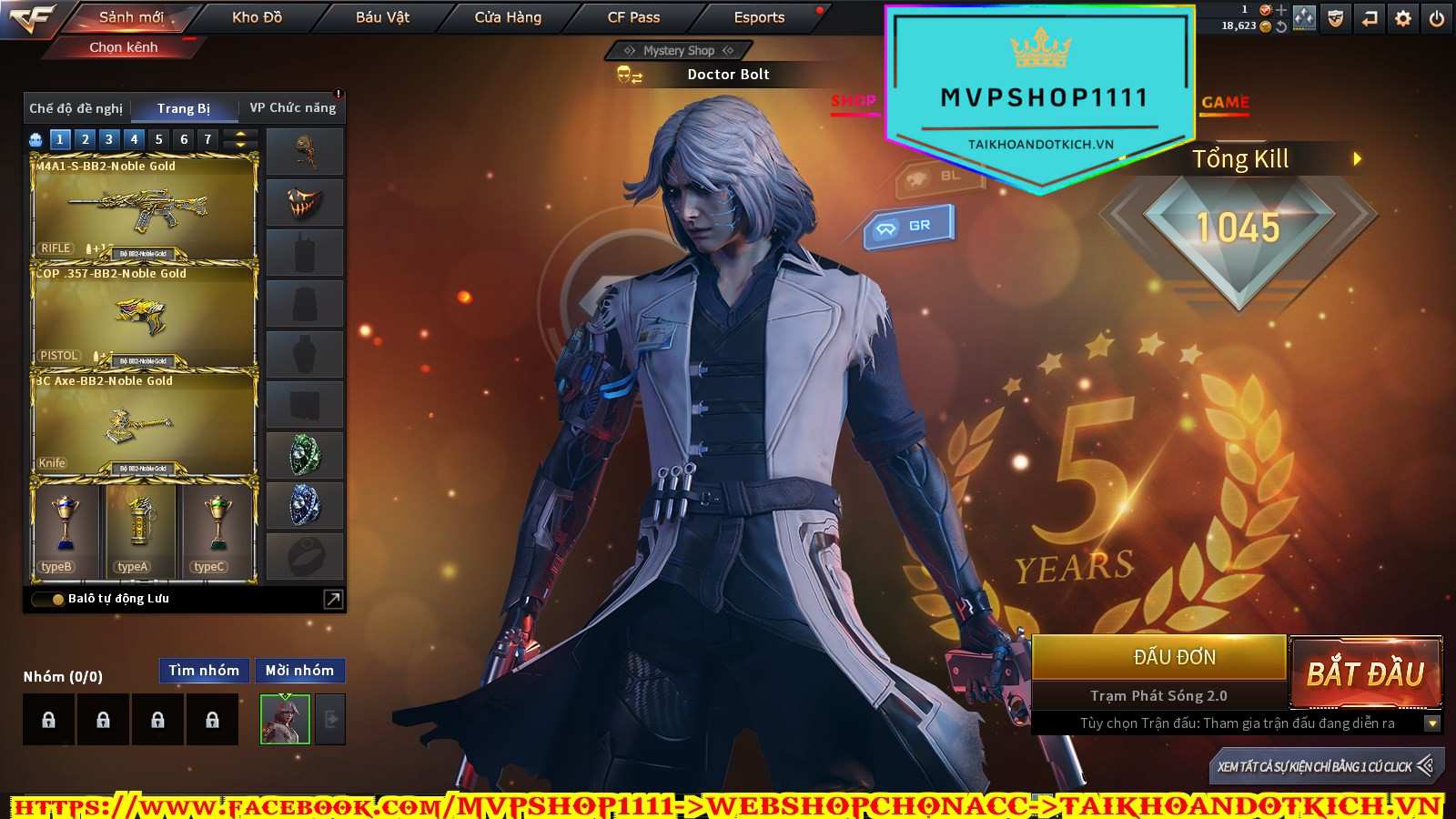The image size is (1456, 819).
Task: Start the match with BẮT ĐẦU
Action: (x=1365, y=673)
